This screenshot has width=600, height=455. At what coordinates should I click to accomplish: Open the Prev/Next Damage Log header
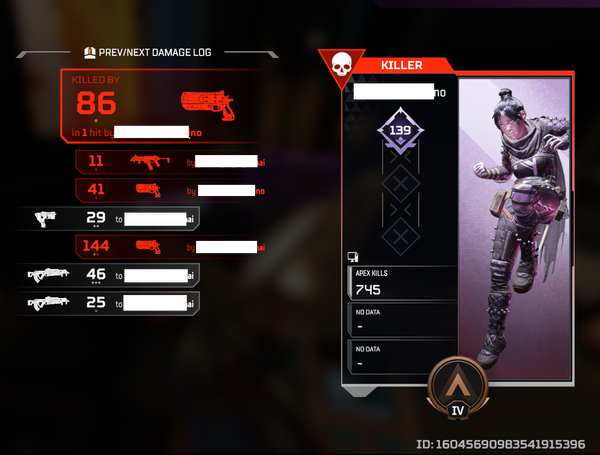coord(155,52)
